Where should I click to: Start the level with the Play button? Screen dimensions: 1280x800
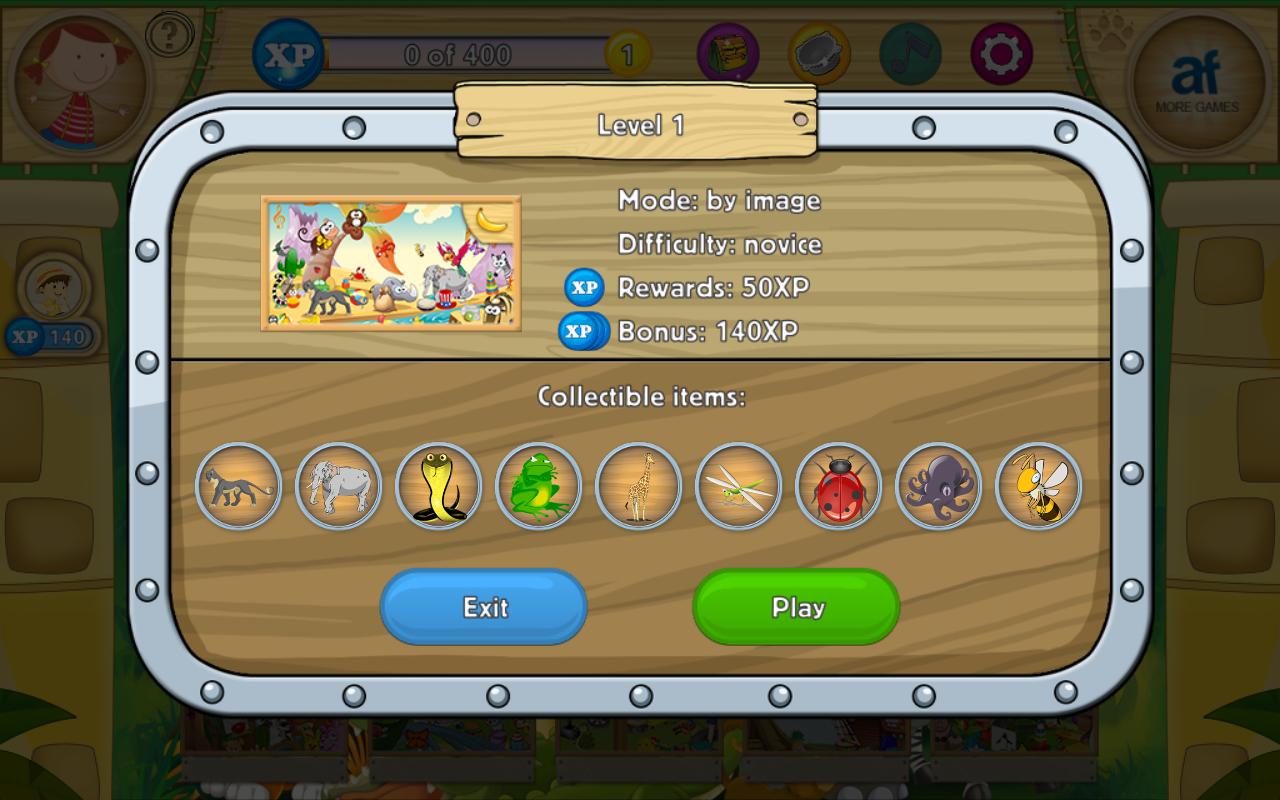[x=796, y=607]
